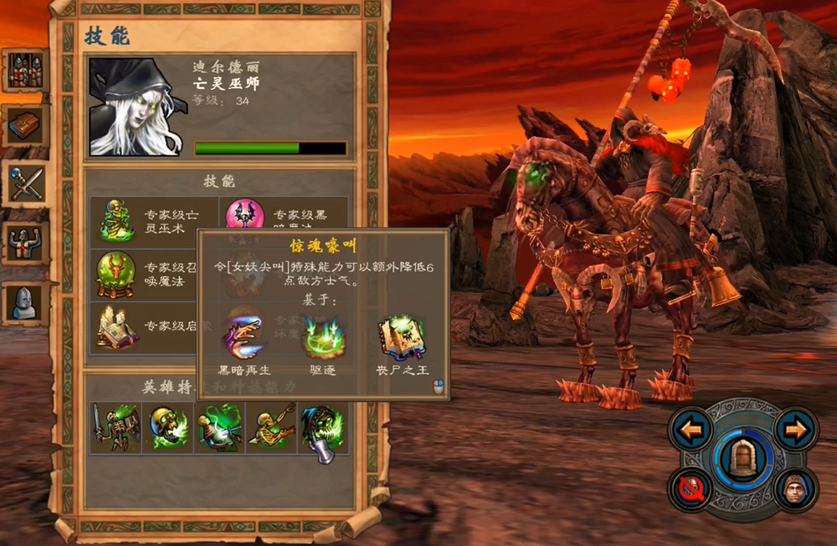Select the Expert Dark Magic skill icon

point(245,215)
